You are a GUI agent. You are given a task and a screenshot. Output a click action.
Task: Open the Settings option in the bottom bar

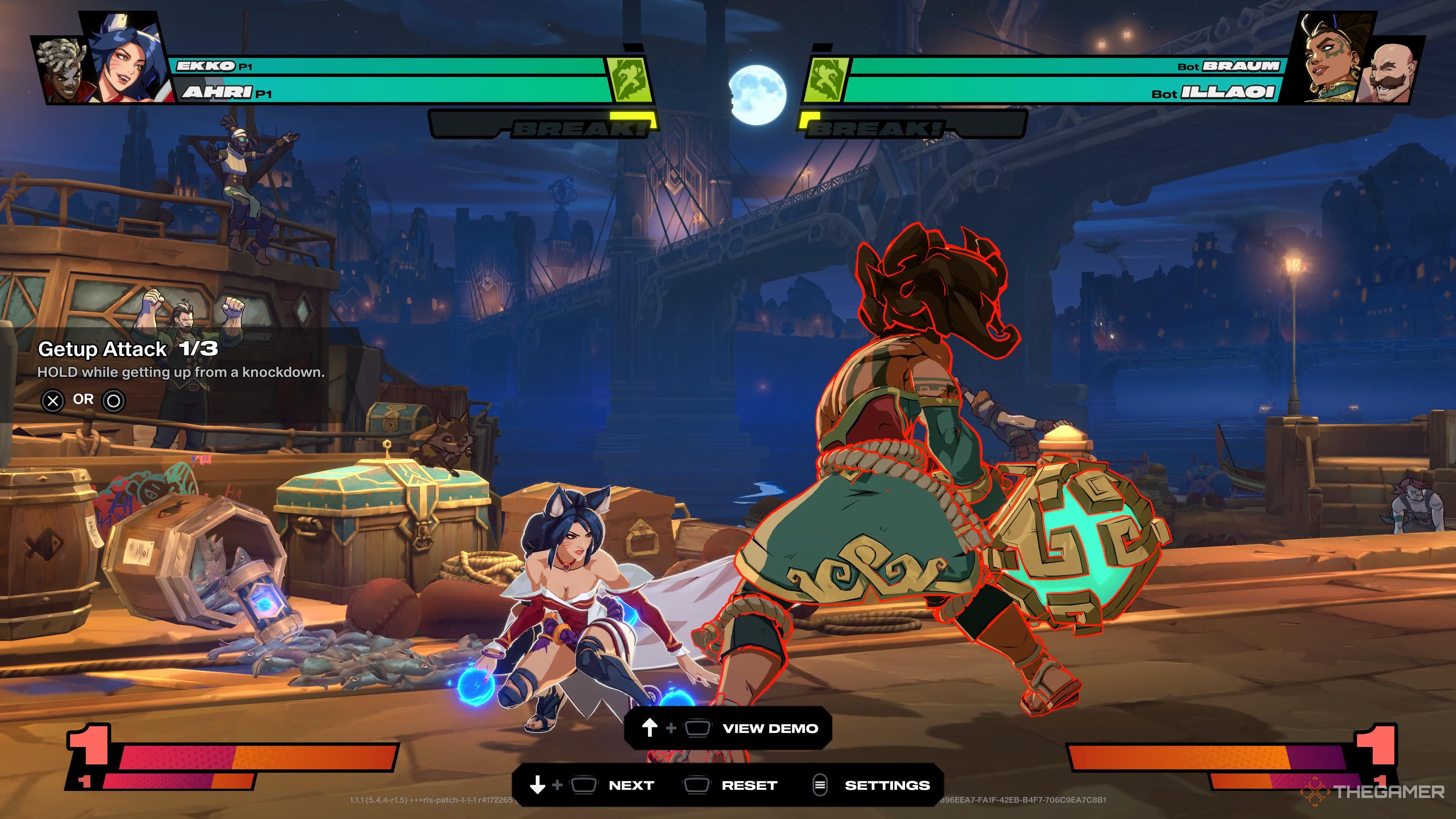pyautogui.click(x=886, y=785)
